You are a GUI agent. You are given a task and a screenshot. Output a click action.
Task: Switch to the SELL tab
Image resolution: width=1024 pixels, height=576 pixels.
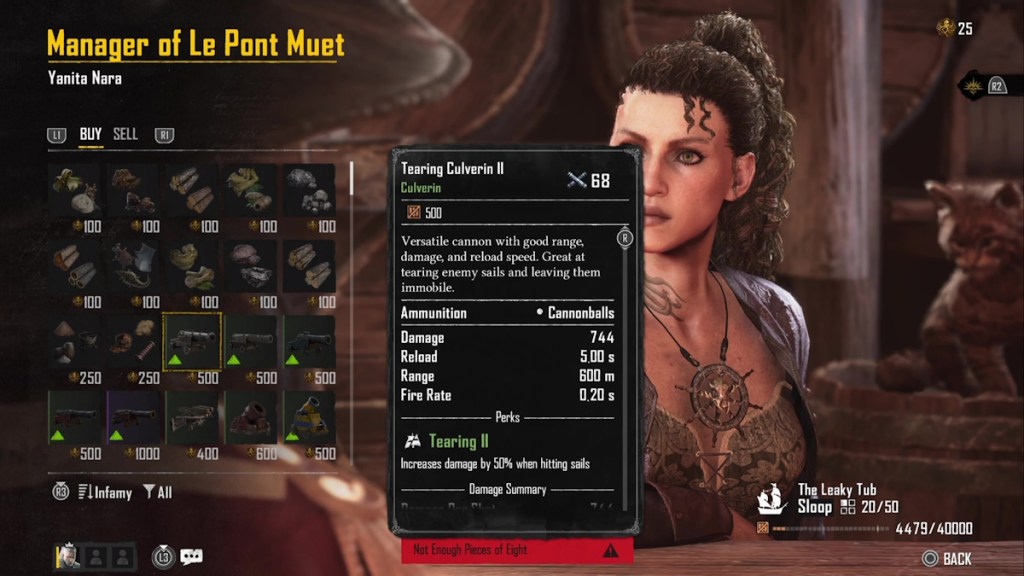(125, 134)
